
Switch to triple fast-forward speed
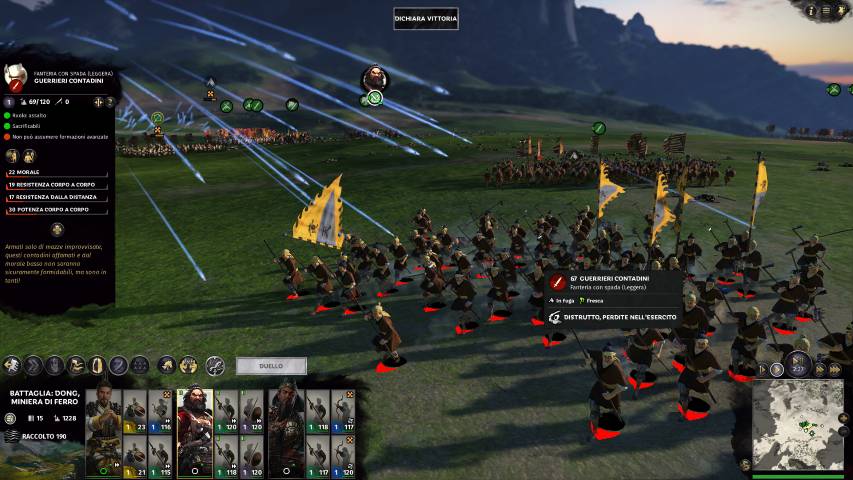pos(833,370)
